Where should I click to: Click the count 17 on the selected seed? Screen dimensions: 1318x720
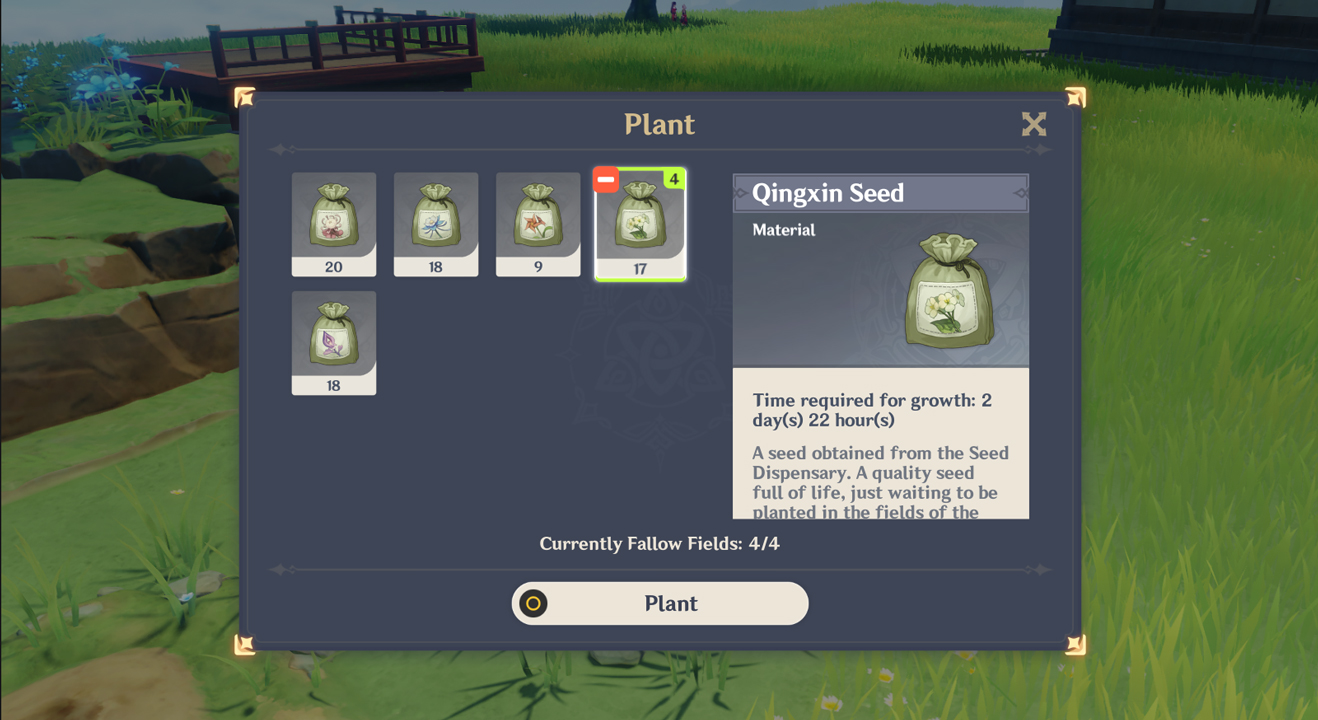pos(641,266)
